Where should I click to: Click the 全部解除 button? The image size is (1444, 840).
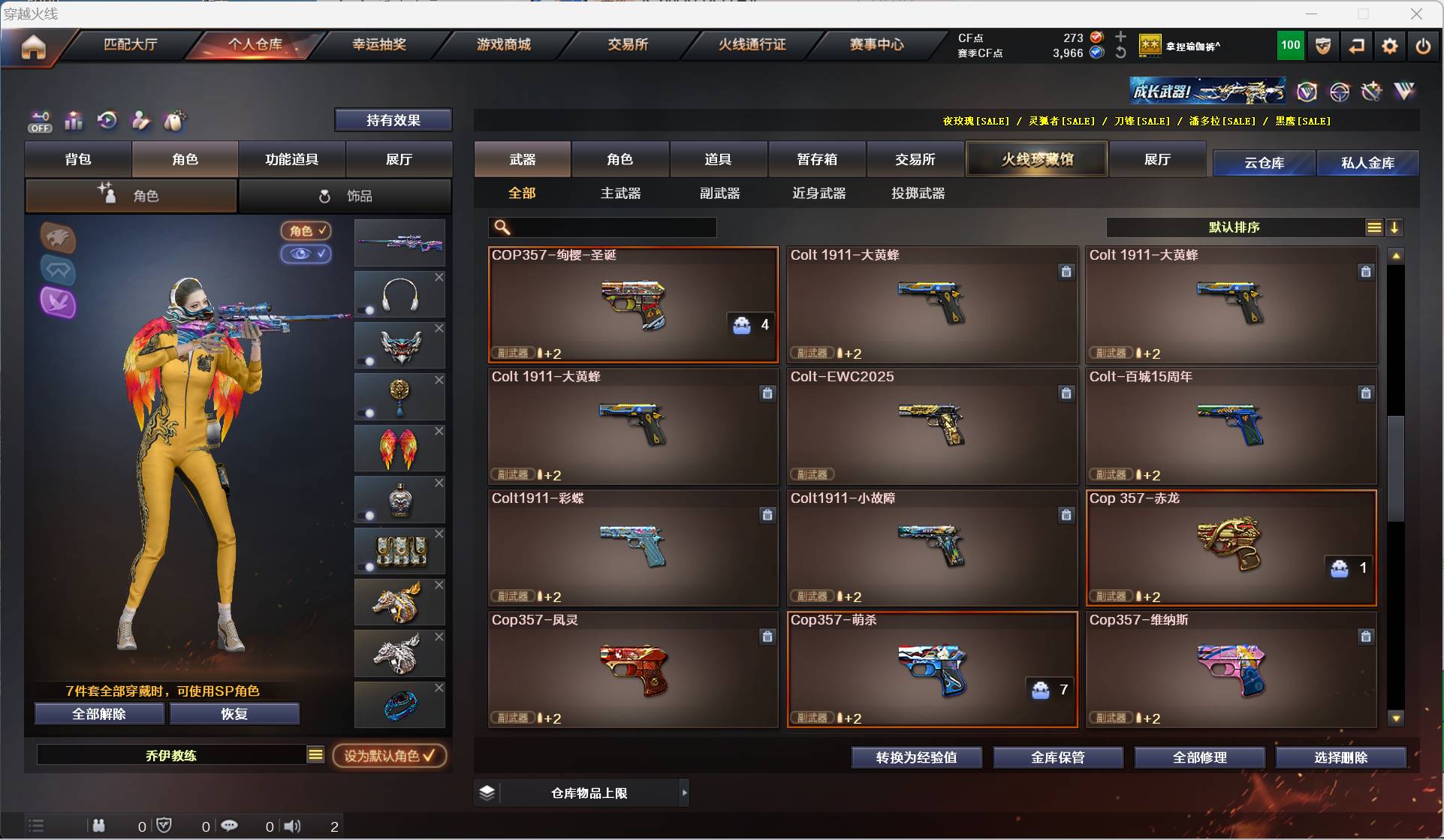(x=98, y=714)
